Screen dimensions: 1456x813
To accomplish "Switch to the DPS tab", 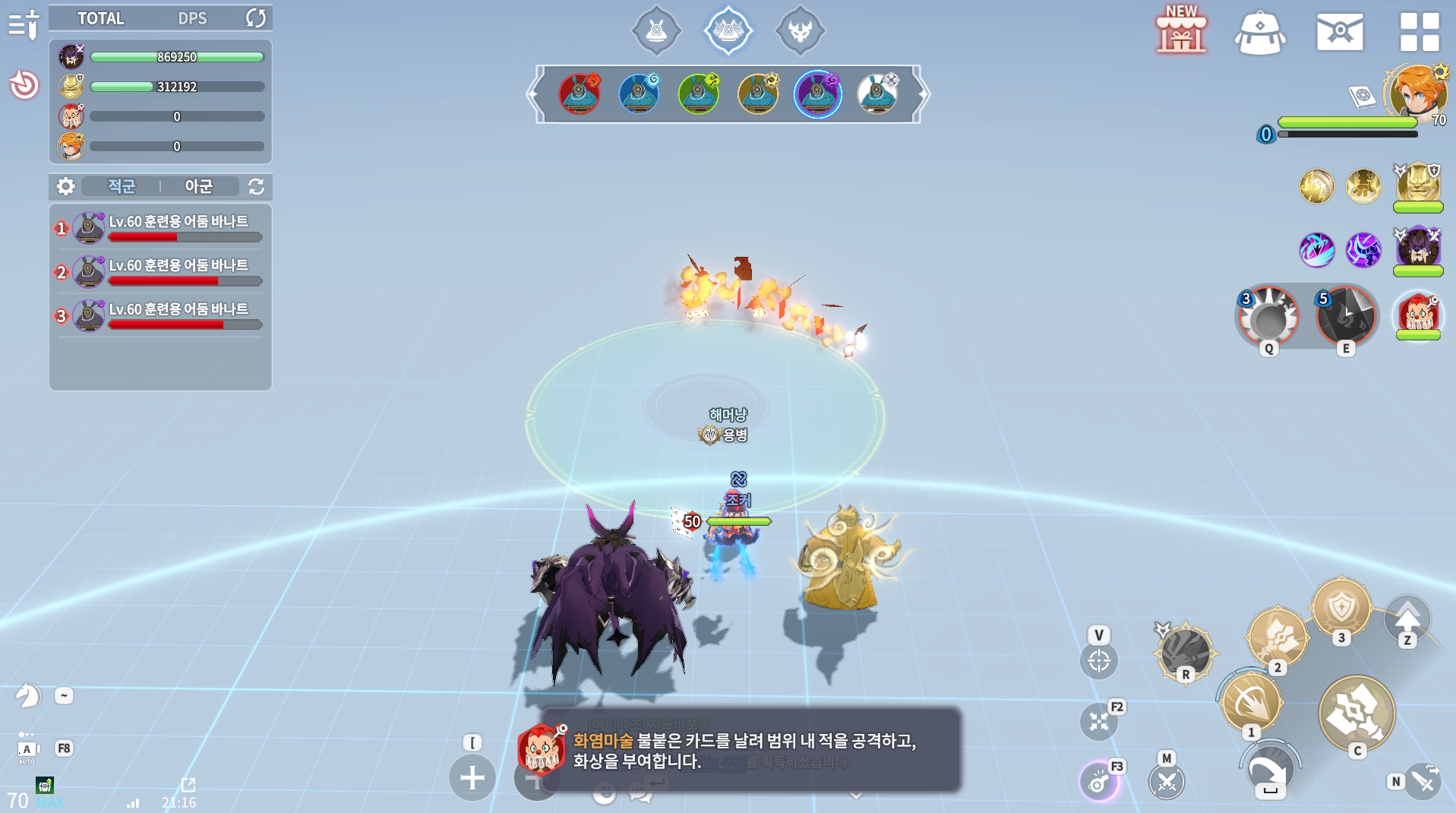I will tap(192, 18).
